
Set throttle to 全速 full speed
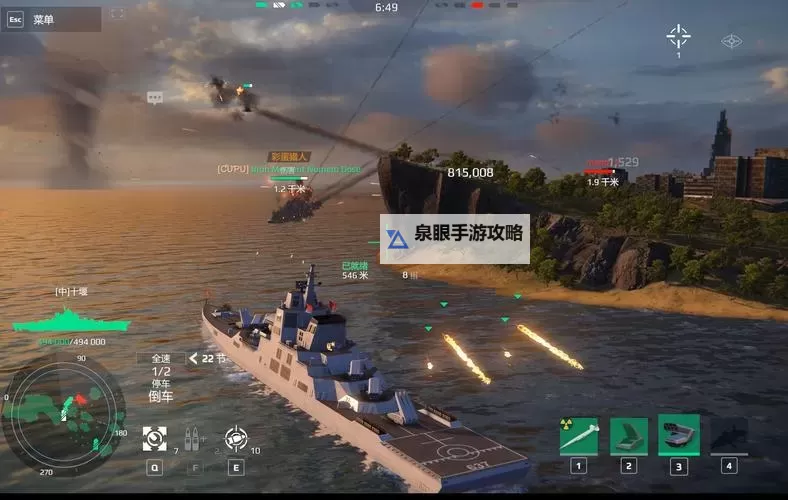161,358
